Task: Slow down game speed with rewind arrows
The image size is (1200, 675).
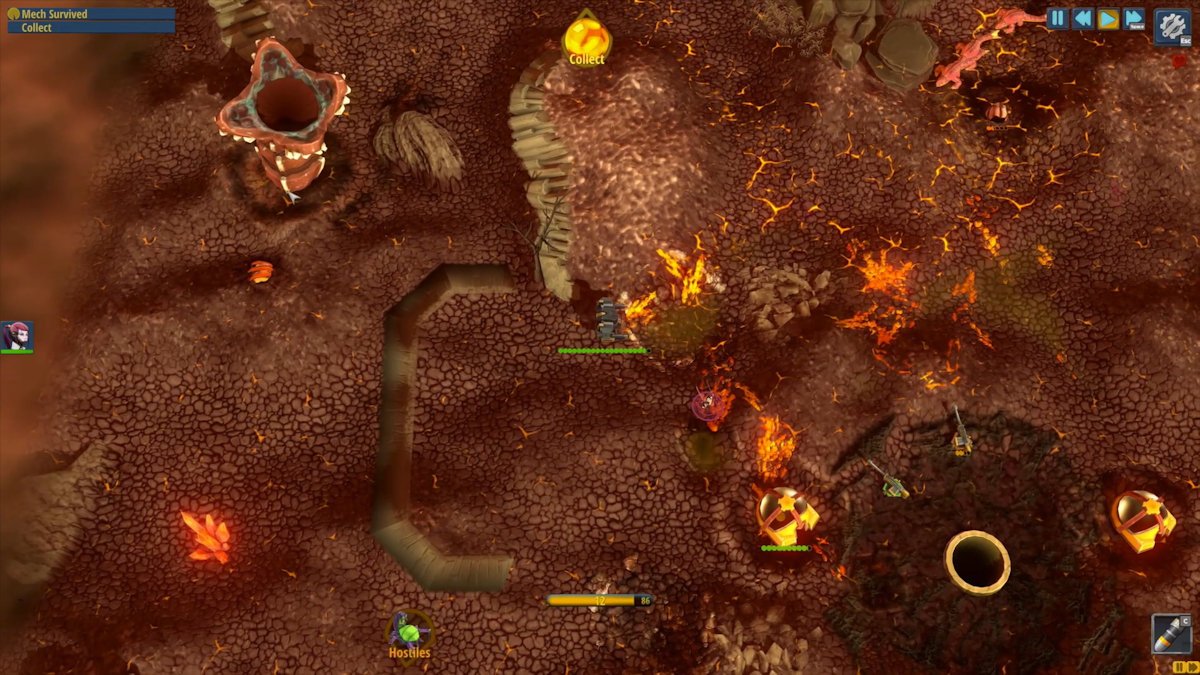Action: [1083, 19]
